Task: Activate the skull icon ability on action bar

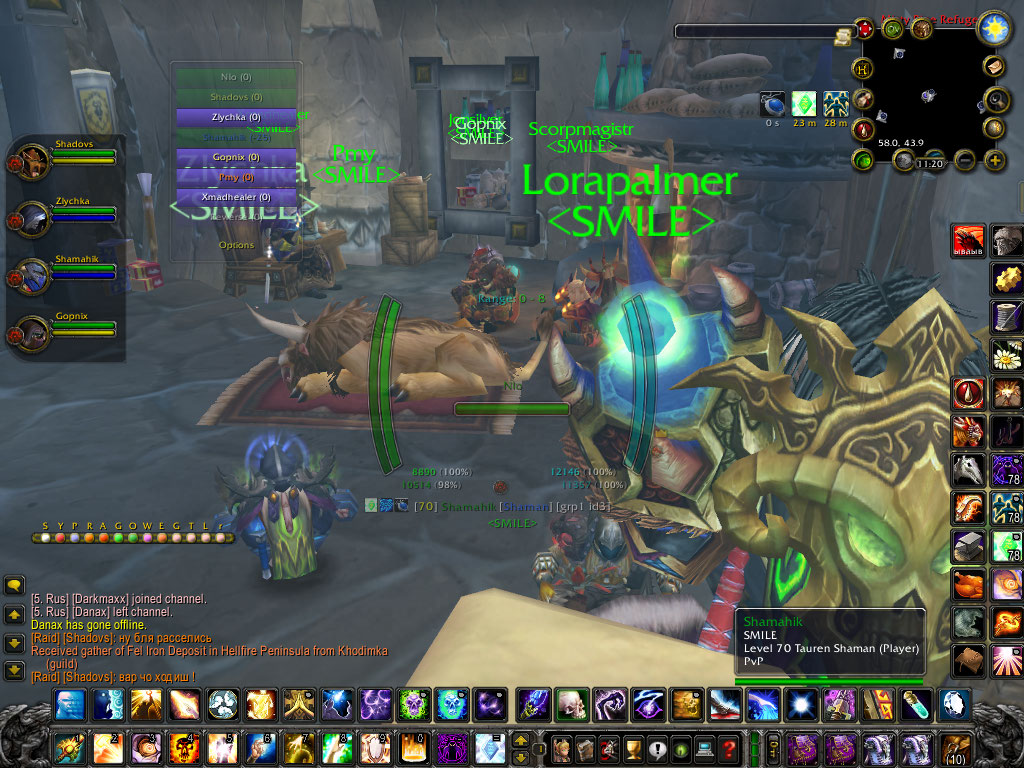Action: click(570, 705)
